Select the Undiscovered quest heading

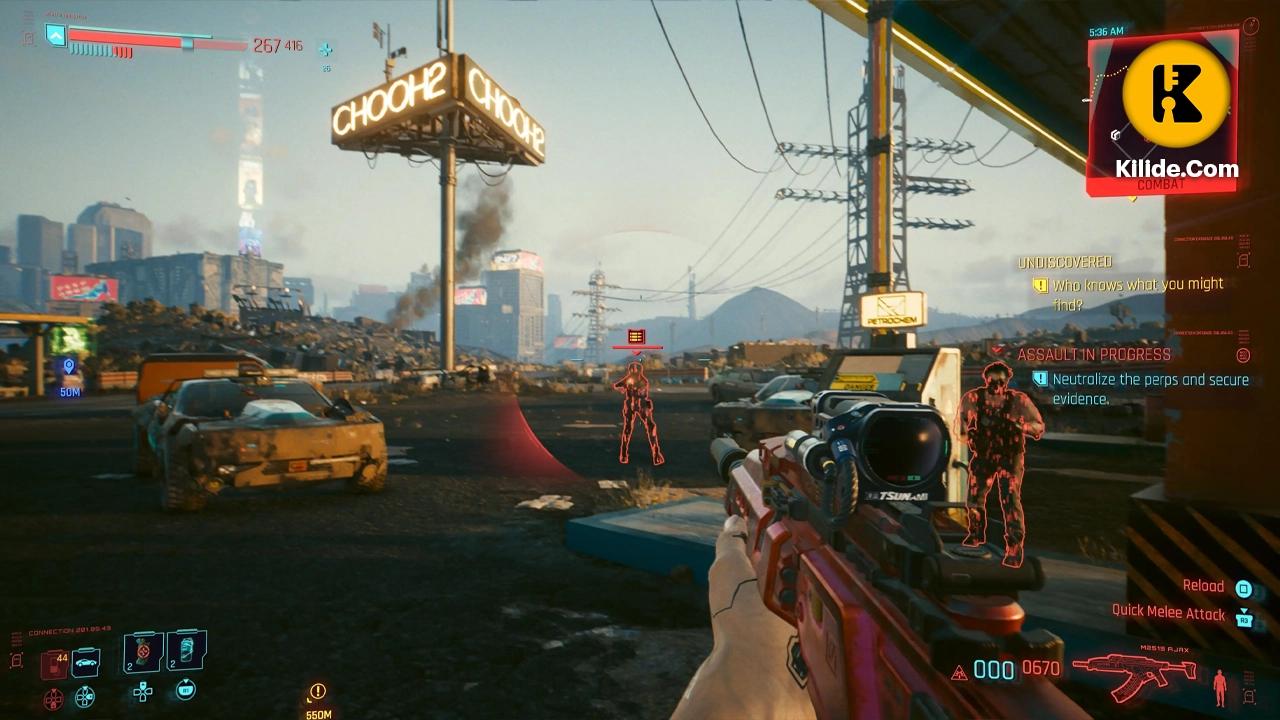pyautogui.click(x=1065, y=262)
